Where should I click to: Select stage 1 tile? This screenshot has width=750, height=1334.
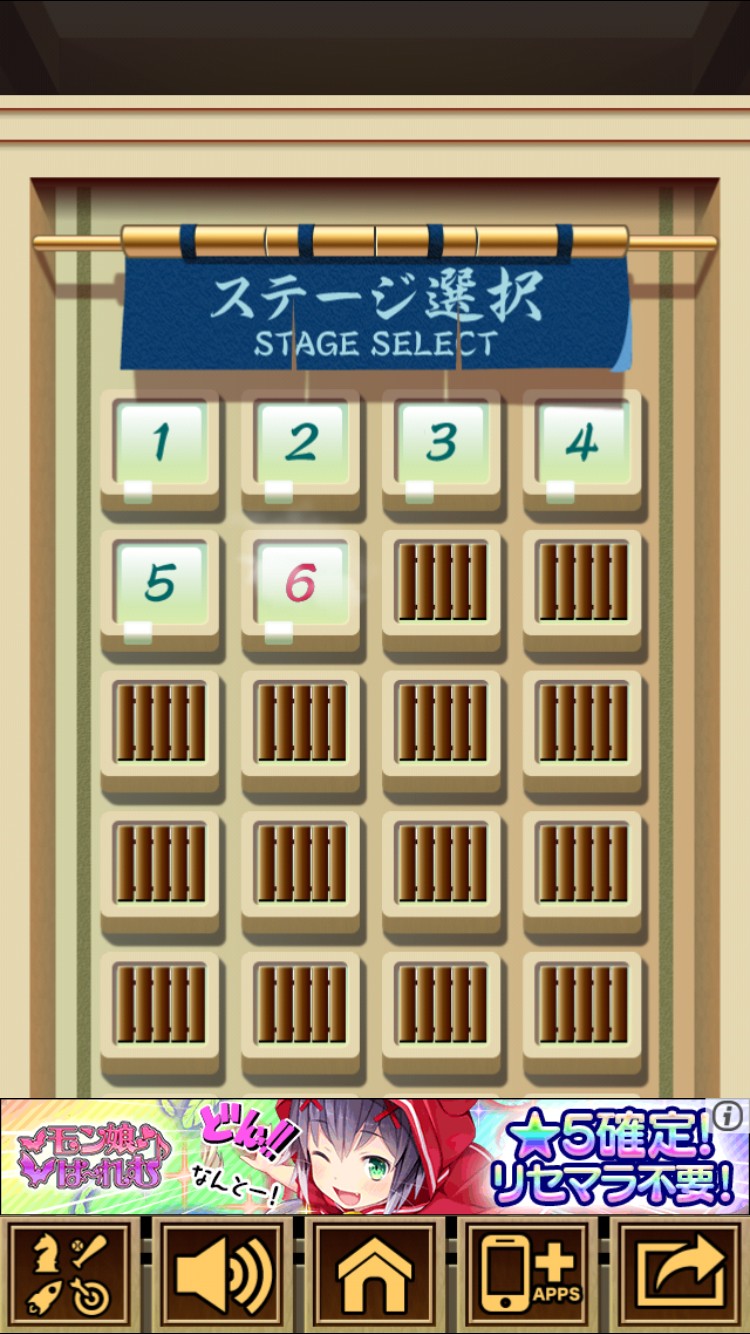(160, 446)
